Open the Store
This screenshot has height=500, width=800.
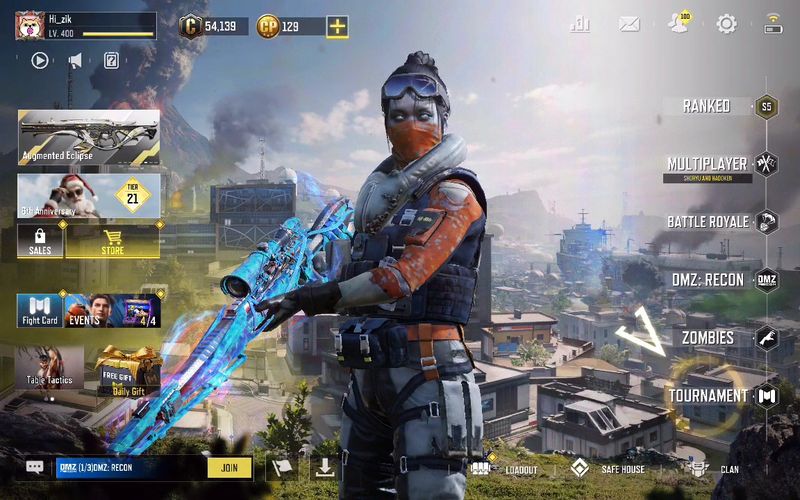click(113, 241)
